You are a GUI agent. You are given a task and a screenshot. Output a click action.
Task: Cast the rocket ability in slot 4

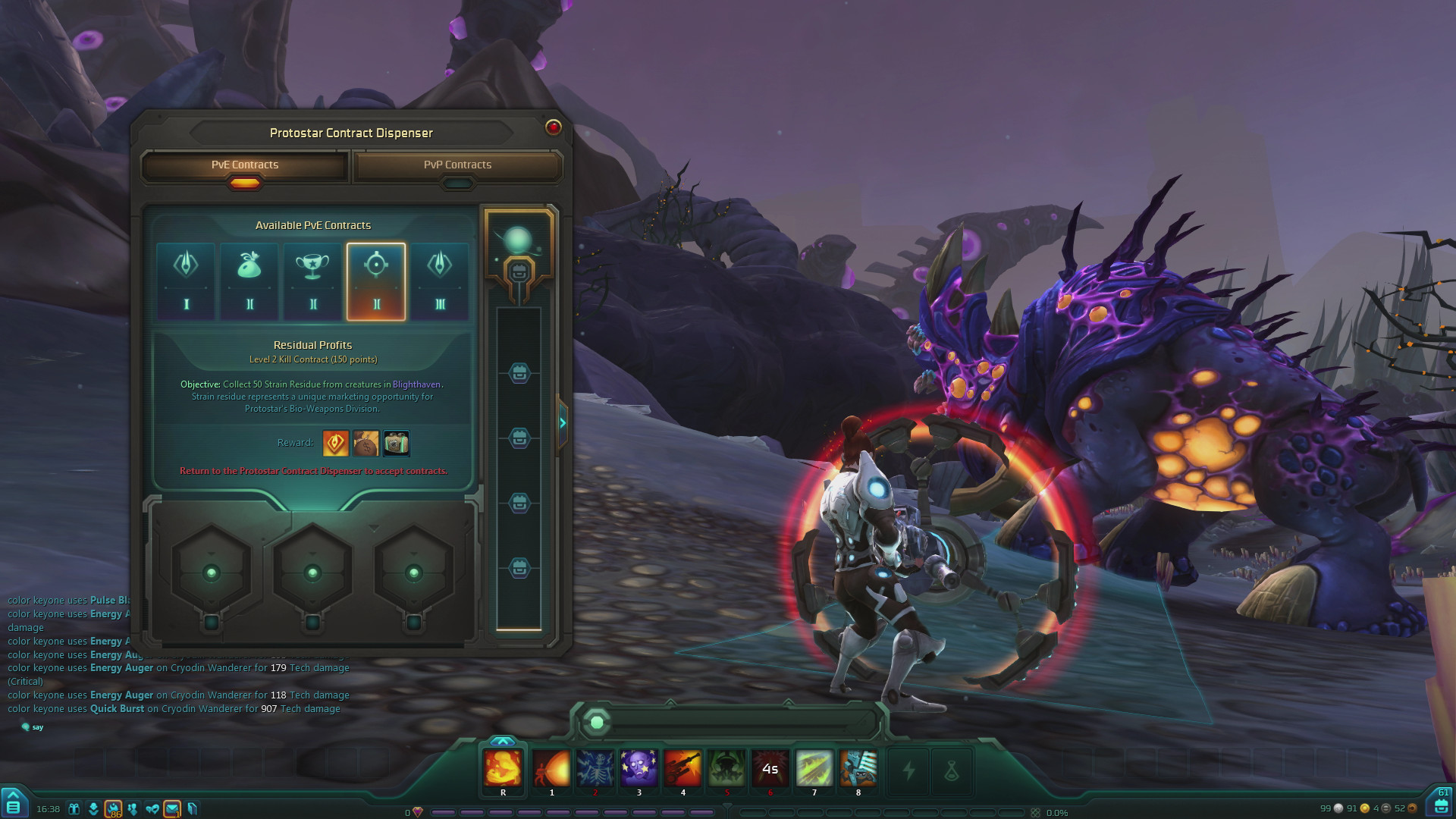682,769
